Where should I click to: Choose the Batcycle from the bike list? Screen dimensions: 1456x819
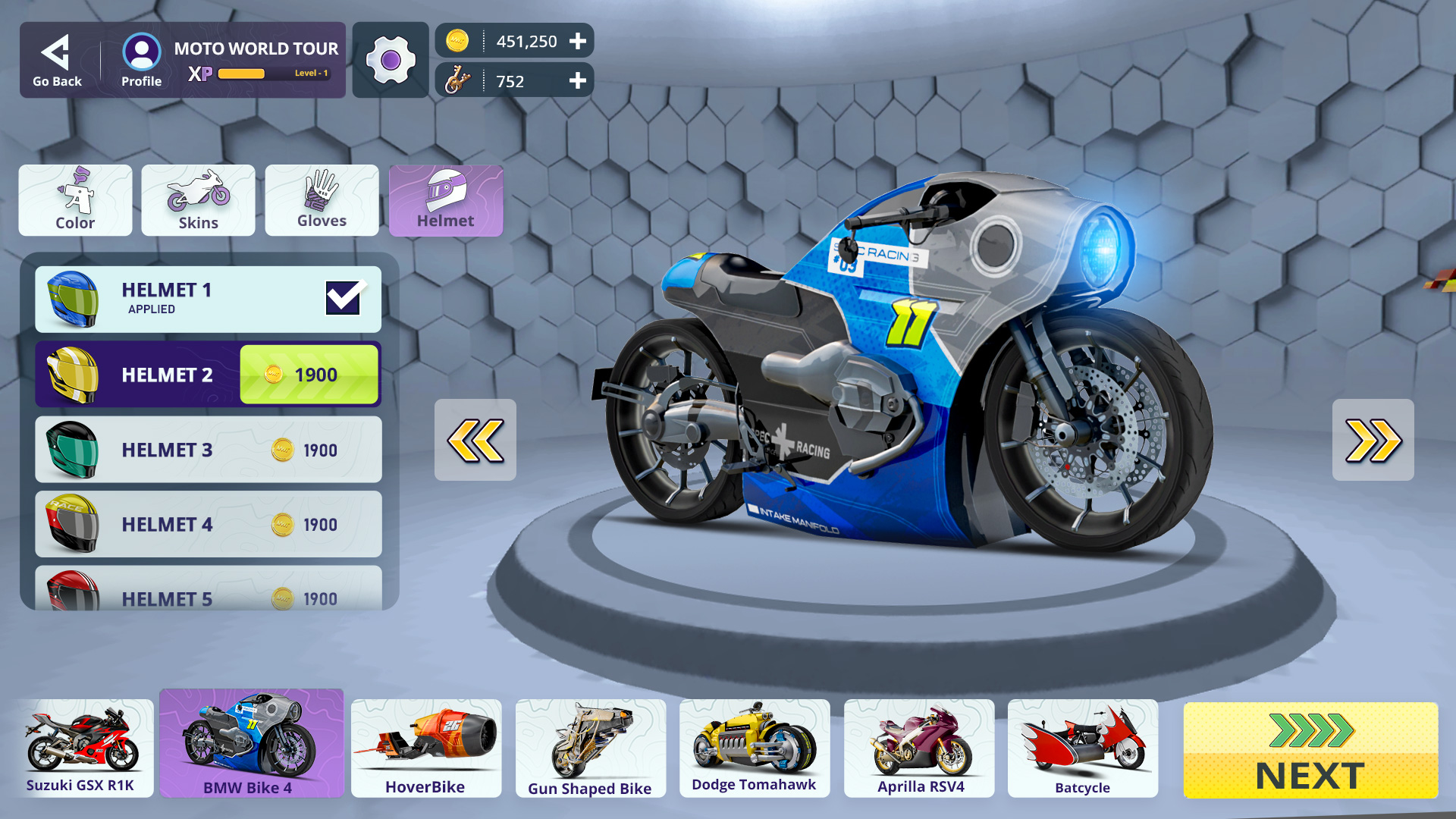[x=1083, y=747]
